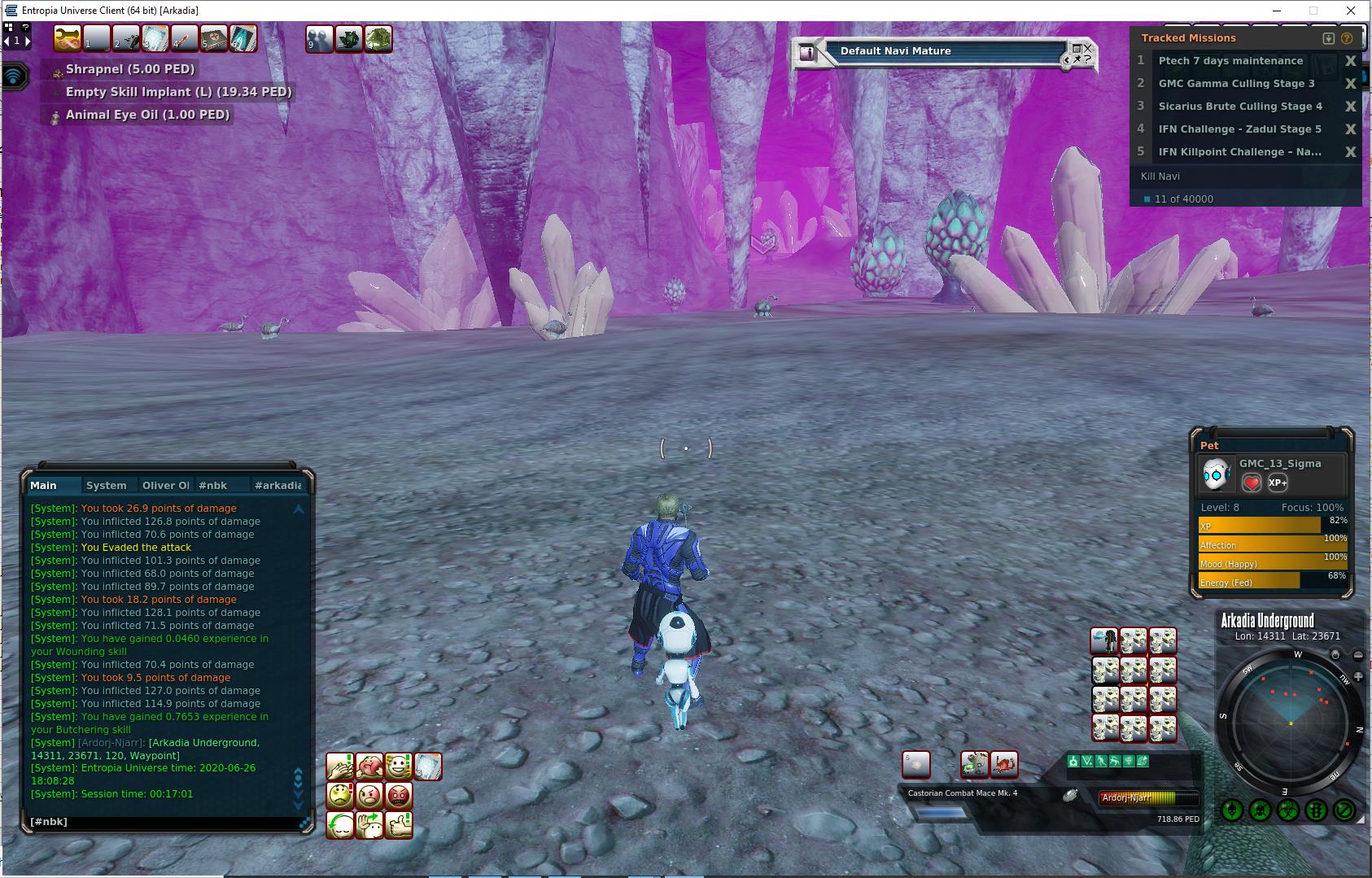Trigger the clapping hands emote
The image size is (1372, 878).
pos(340,767)
